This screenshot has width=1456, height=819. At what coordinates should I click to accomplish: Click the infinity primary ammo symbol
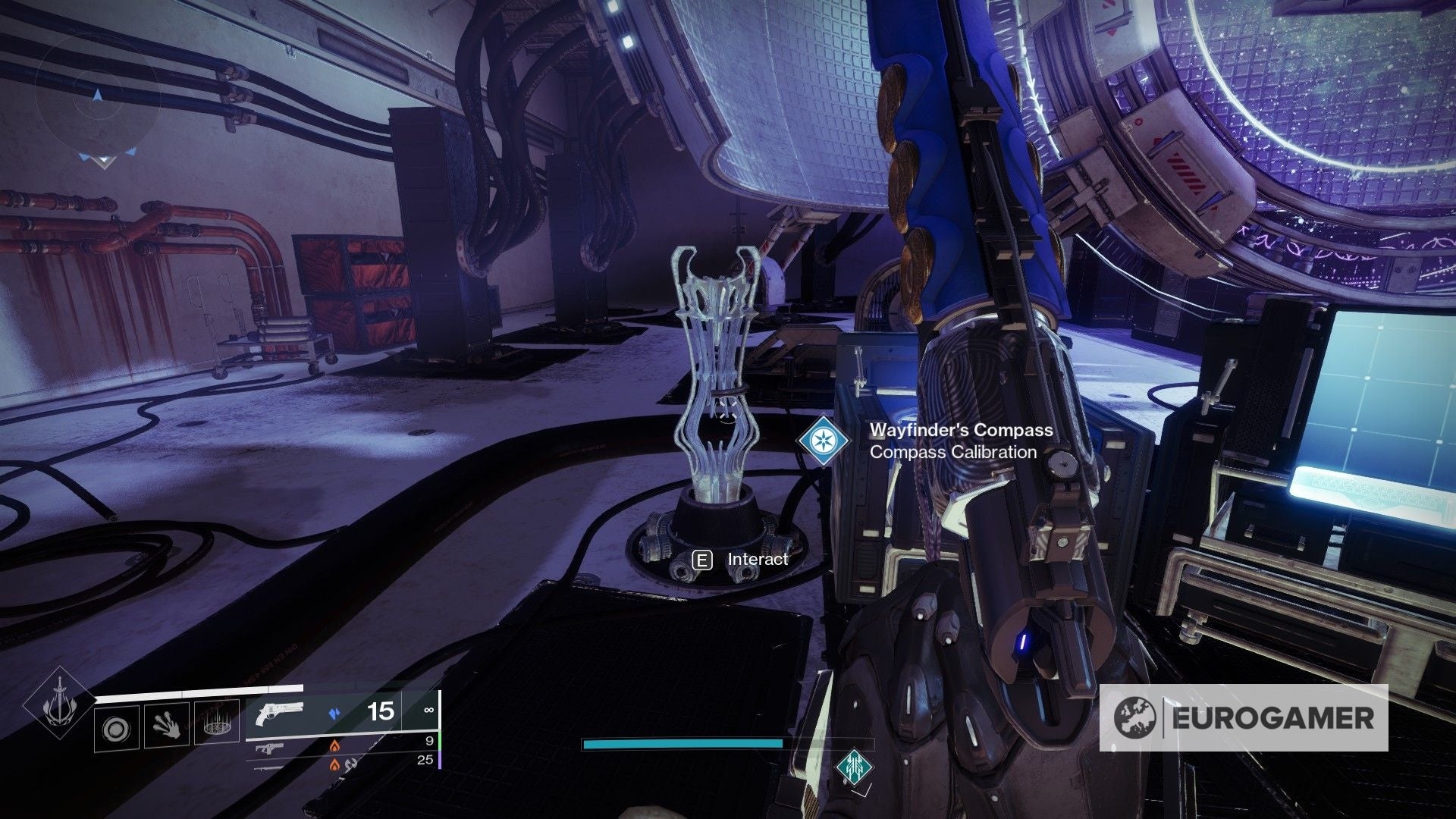pyautogui.click(x=430, y=710)
